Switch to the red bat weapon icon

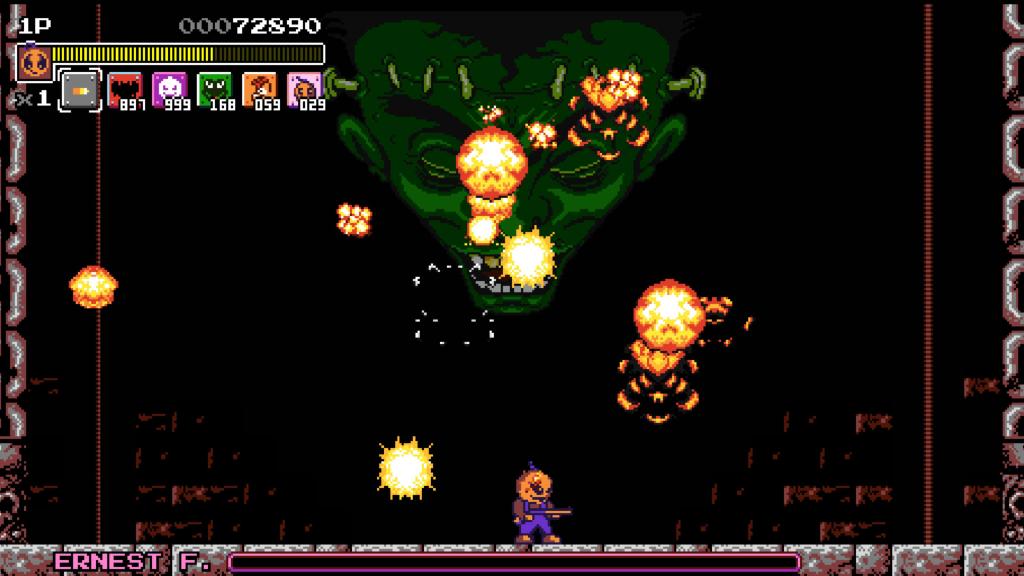point(123,90)
